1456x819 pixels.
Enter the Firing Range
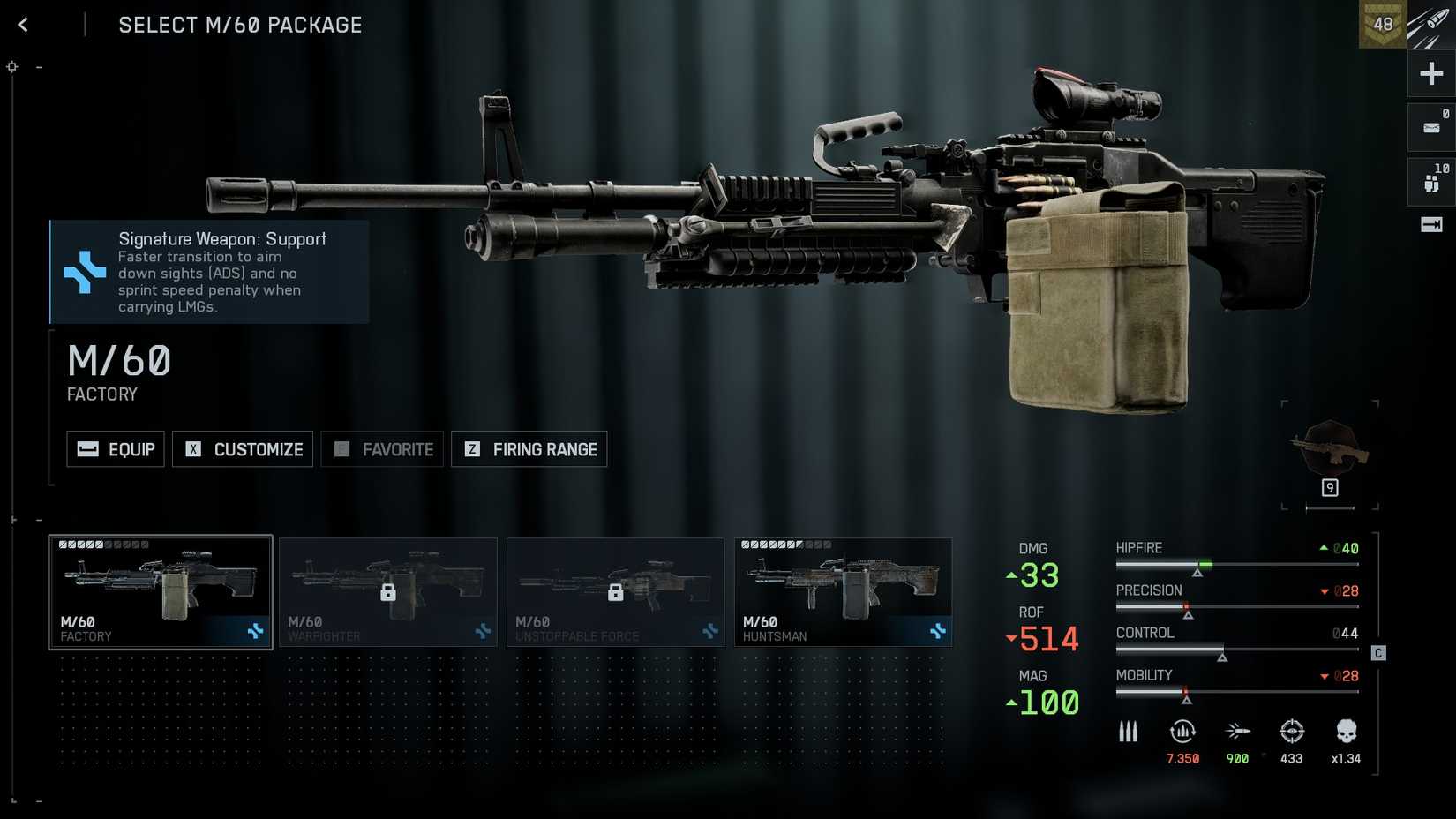[x=529, y=449]
